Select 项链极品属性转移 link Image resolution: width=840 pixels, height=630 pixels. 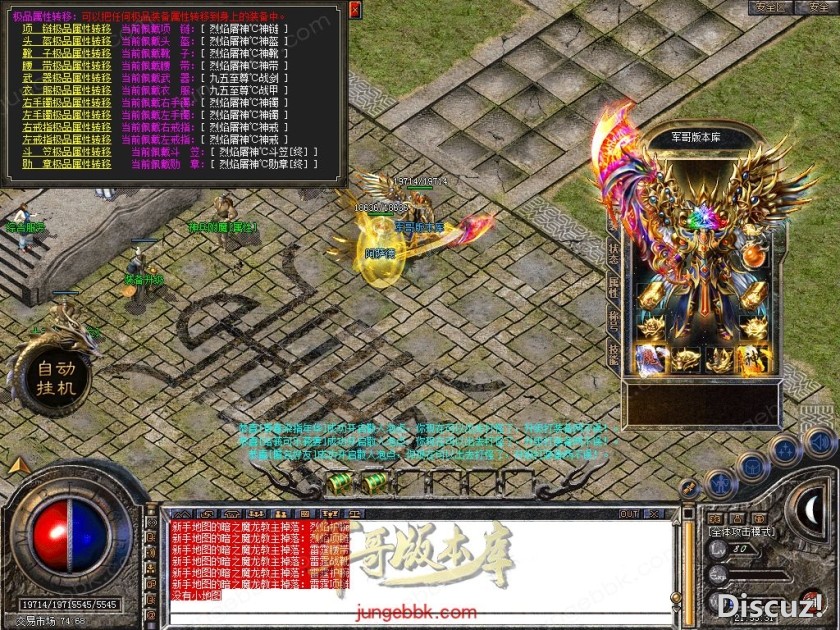67,30
